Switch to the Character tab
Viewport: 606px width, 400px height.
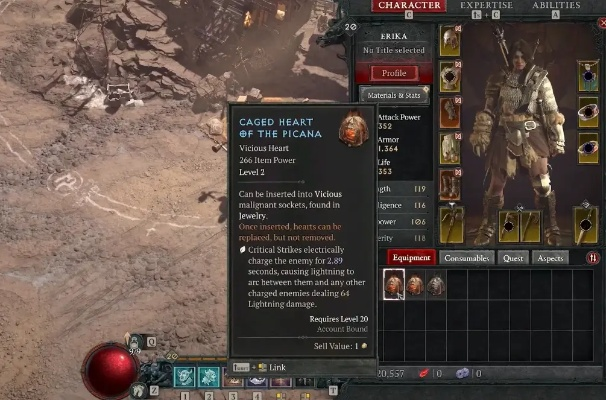tap(408, 6)
